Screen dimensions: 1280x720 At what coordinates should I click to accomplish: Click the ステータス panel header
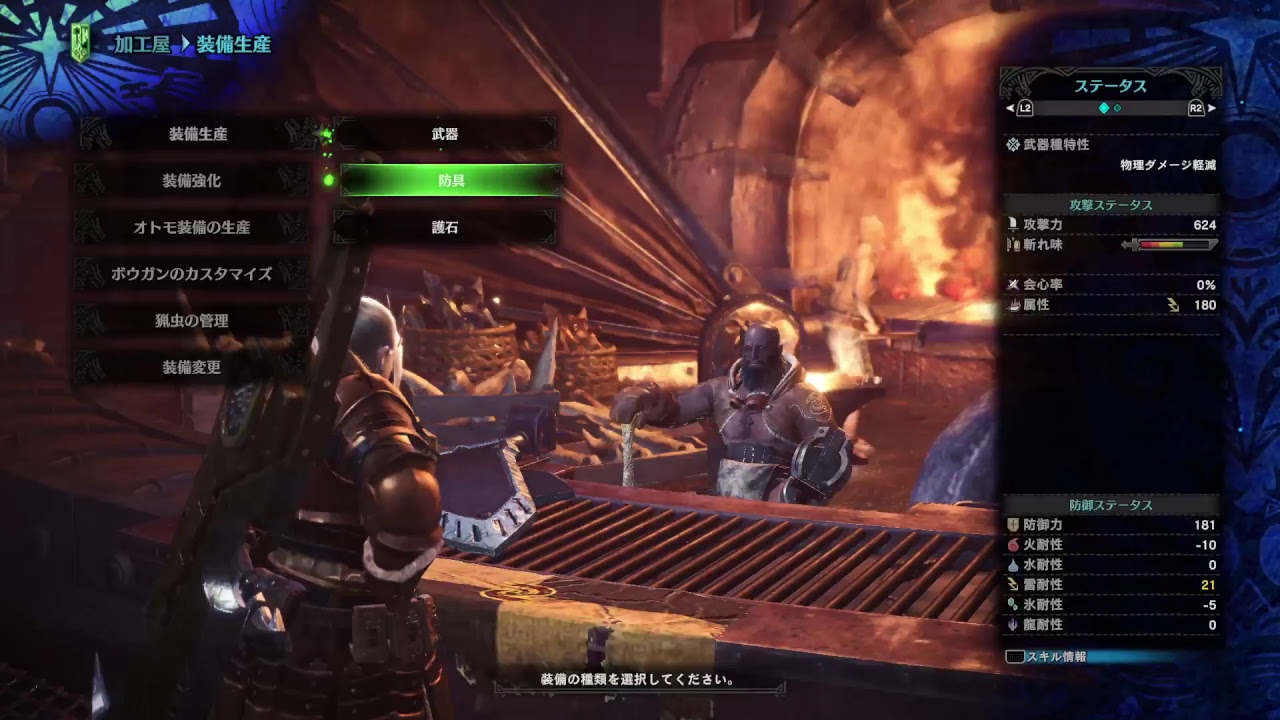(1110, 86)
